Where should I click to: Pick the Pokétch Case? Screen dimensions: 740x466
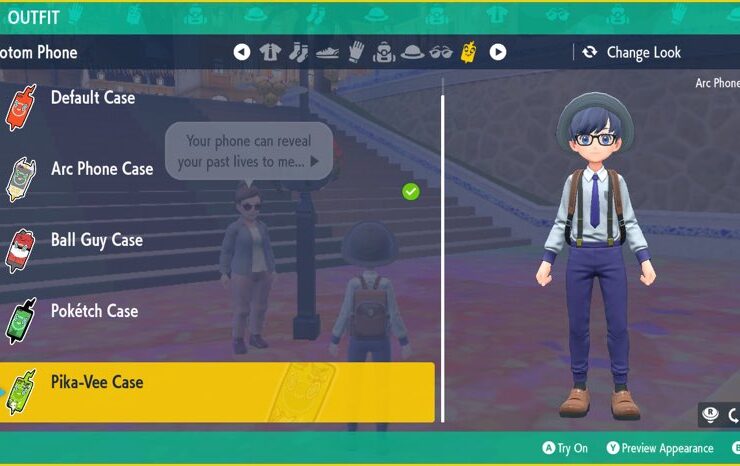[x=94, y=311]
